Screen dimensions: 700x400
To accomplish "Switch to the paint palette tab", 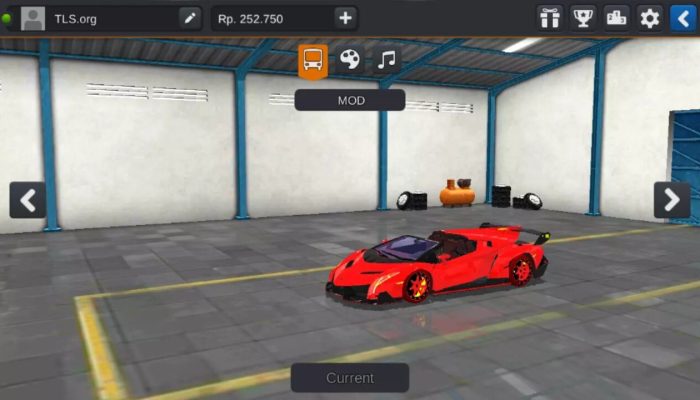I will [349, 60].
